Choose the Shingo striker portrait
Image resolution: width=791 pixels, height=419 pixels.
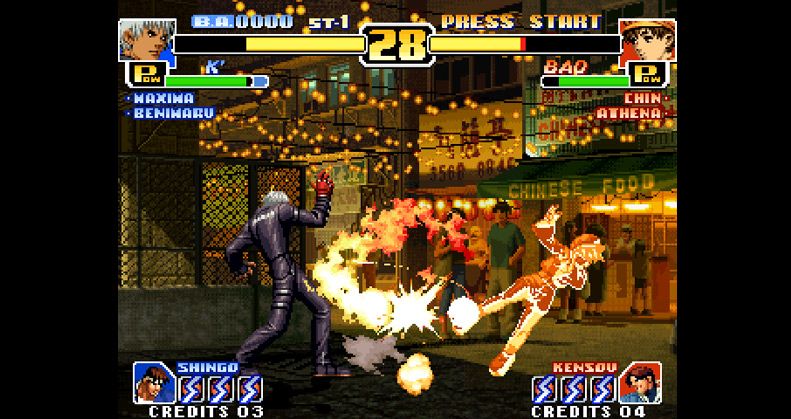pyautogui.click(x=151, y=382)
